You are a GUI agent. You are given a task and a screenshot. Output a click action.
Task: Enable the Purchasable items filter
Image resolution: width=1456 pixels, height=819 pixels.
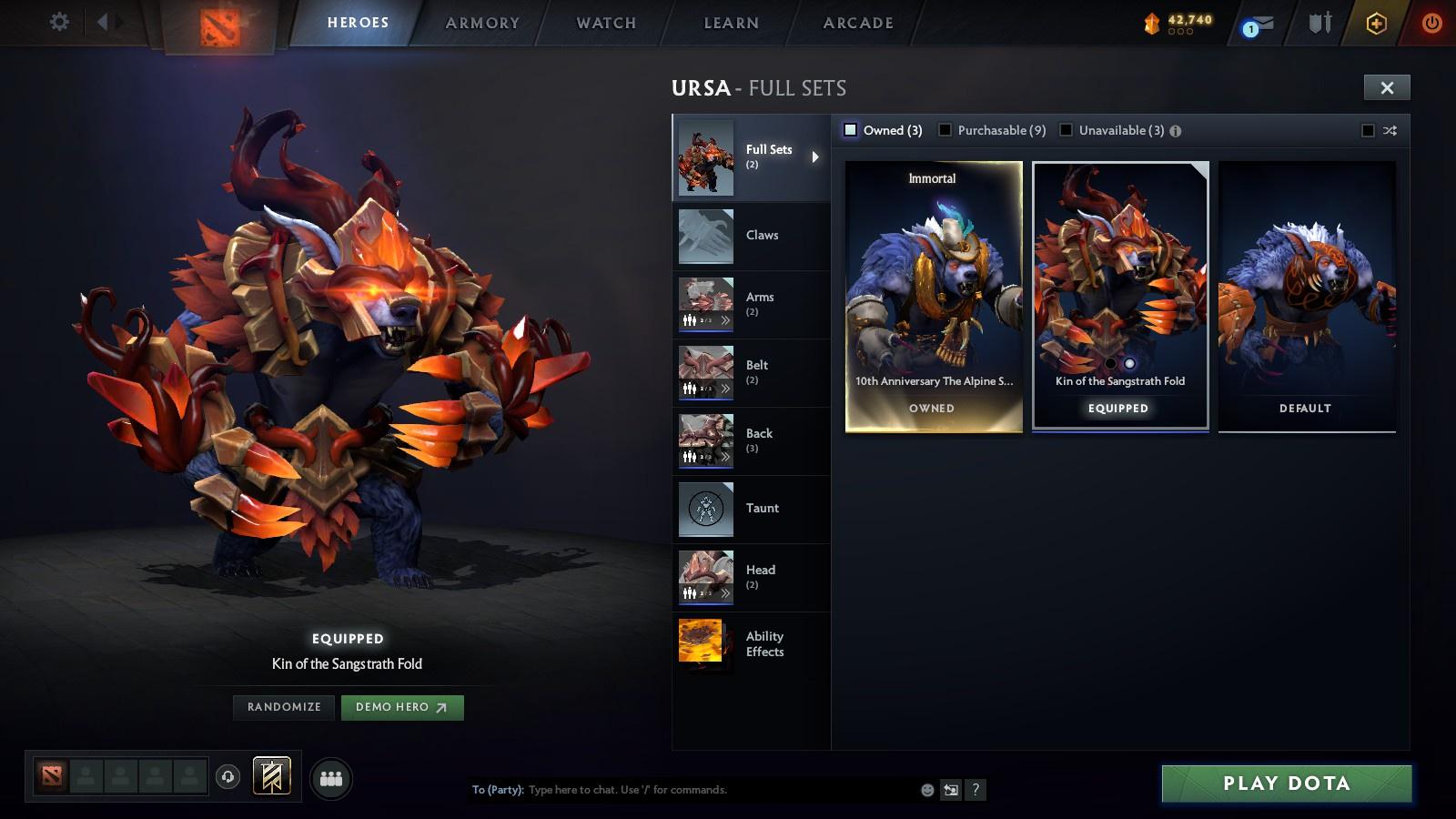(x=946, y=130)
